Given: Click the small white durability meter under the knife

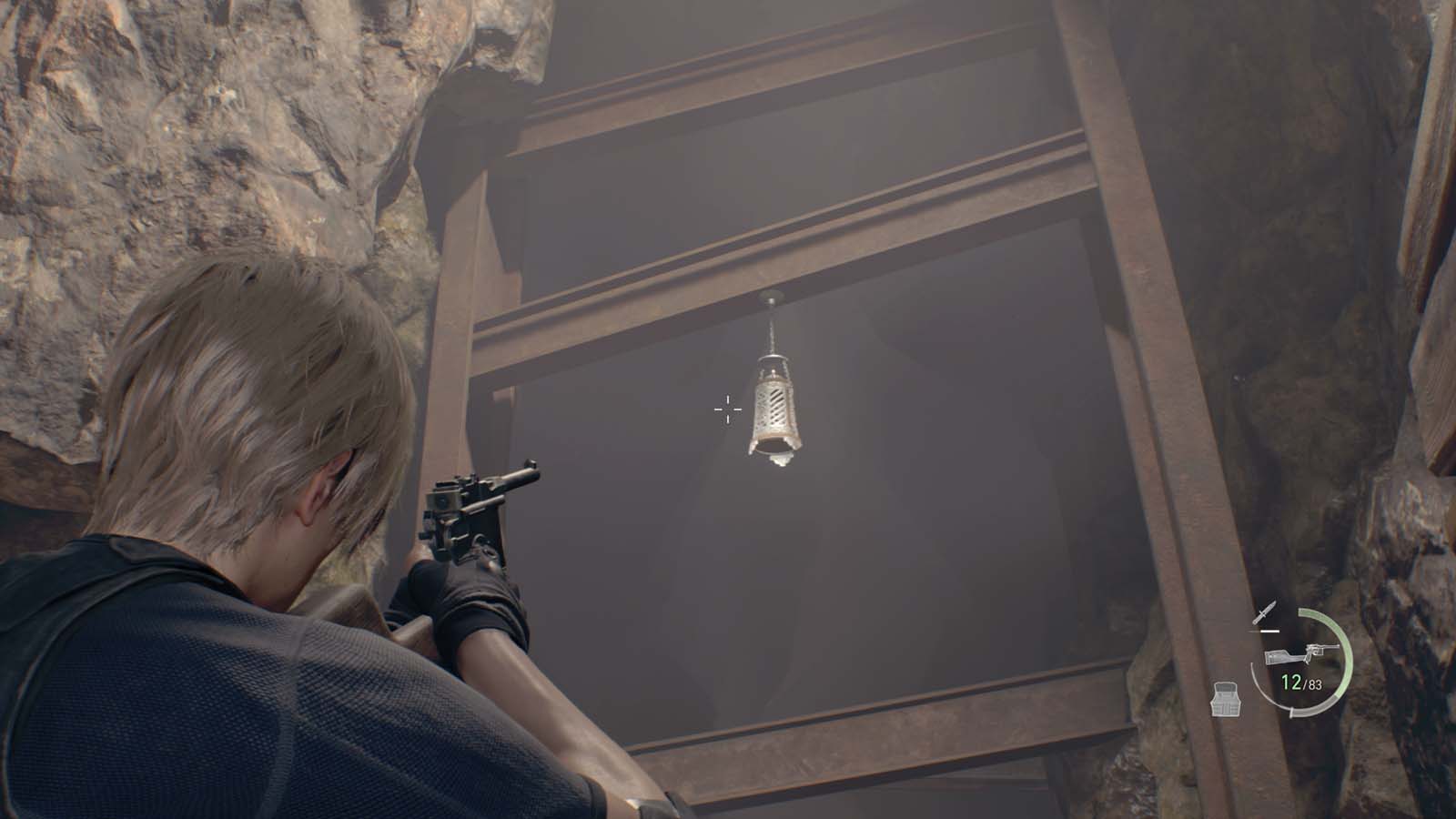Looking at the screenshot, I should pos(1269,631).
